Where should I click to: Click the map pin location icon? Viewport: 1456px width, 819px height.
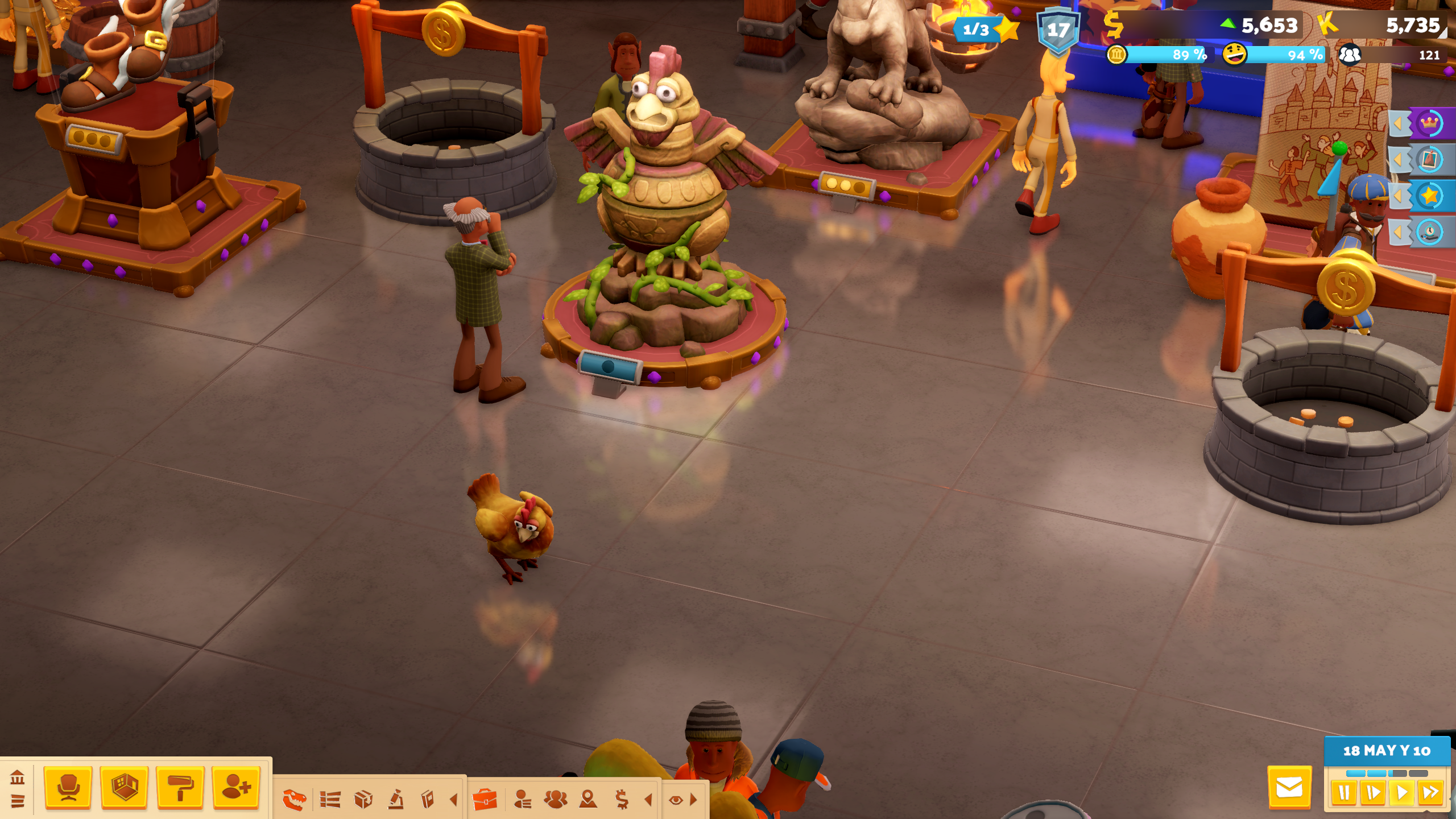click(x=588, y=800)
